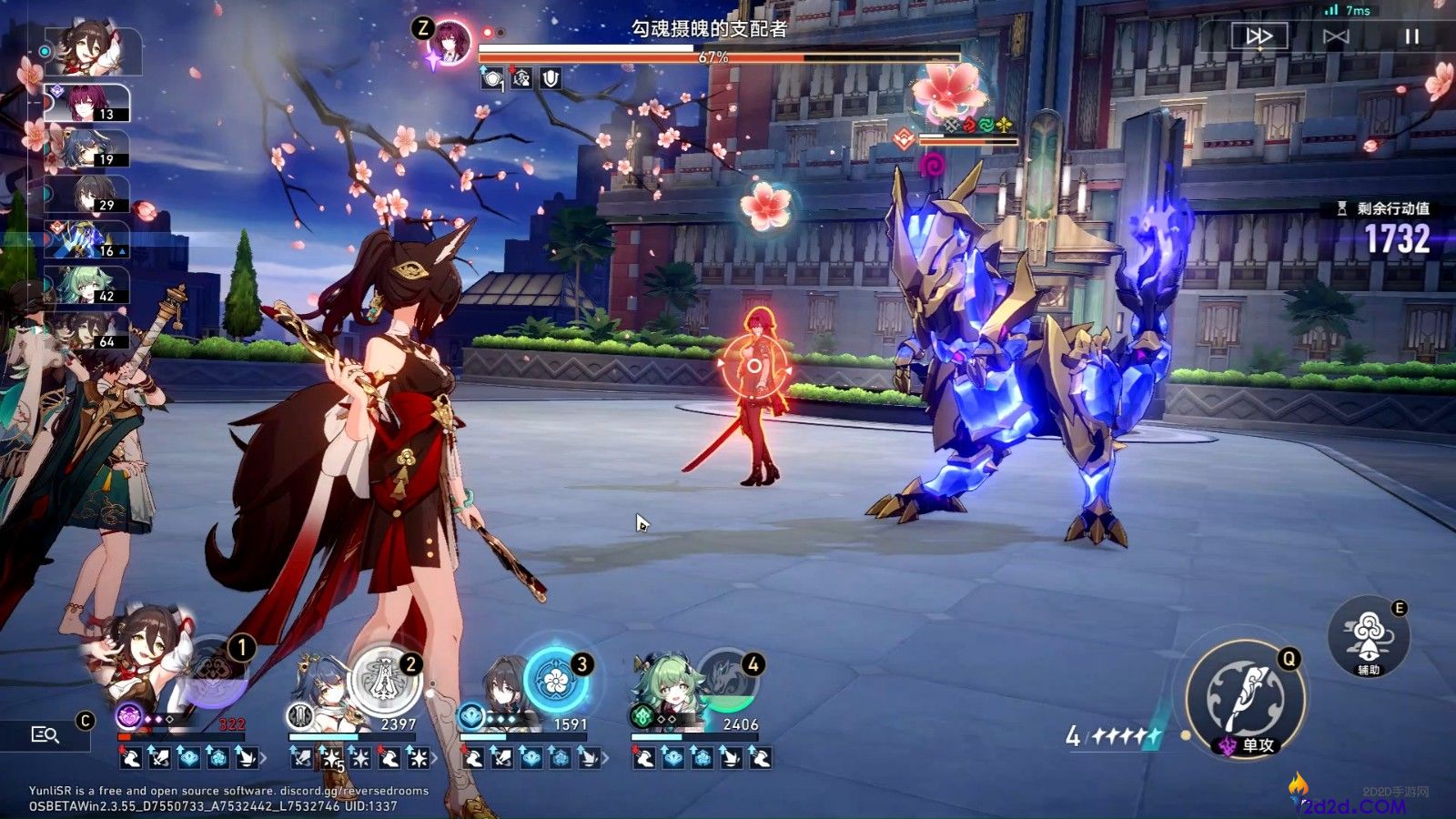Switch target using the red dot indicator near boss portrait
This screenshot has height=819, width=1456.
click(488, 30)
